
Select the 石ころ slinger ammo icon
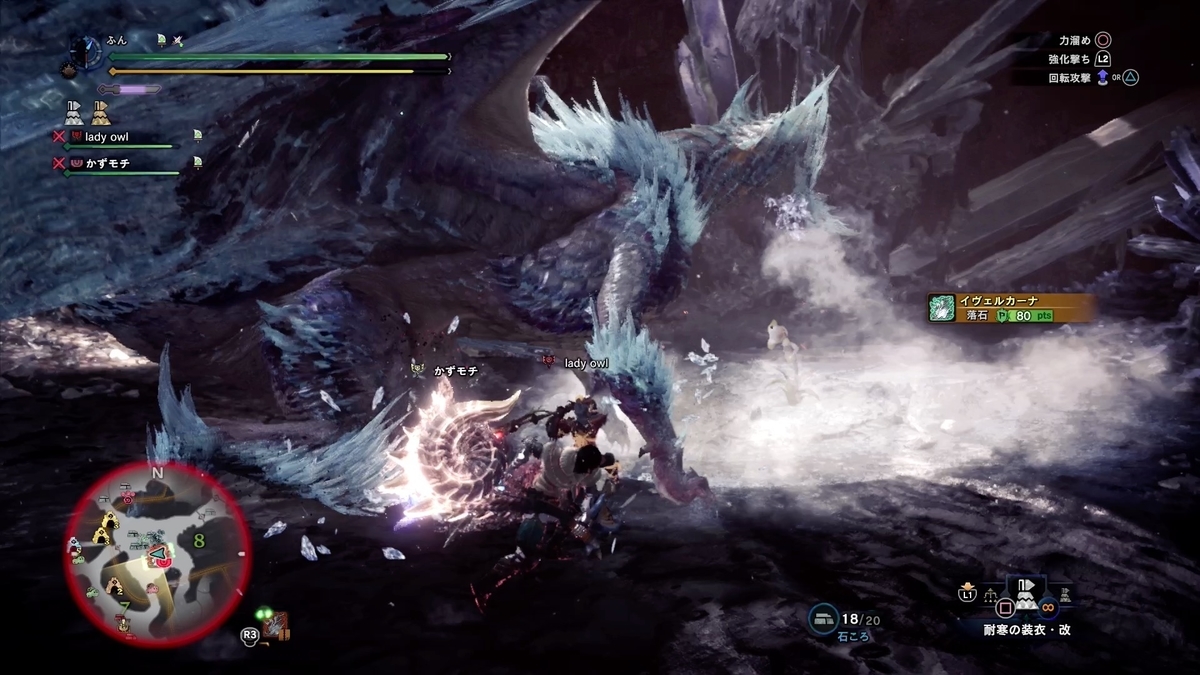point(824,619)
